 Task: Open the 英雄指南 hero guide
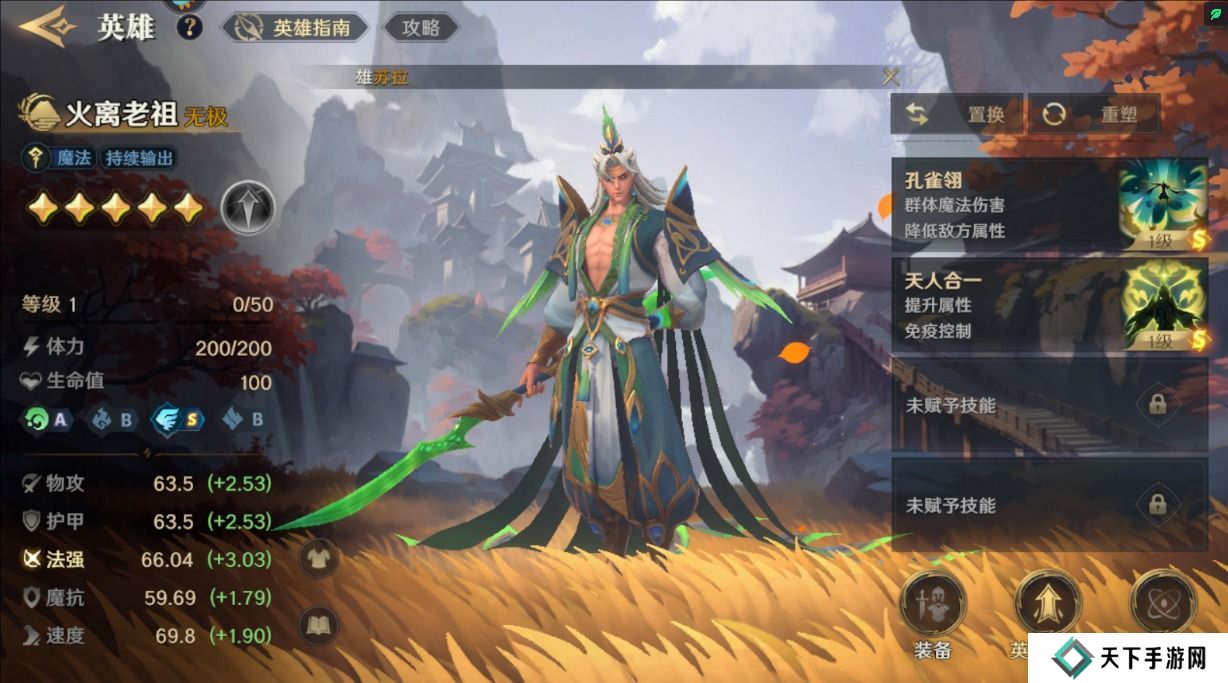click(x=294, y=28)
